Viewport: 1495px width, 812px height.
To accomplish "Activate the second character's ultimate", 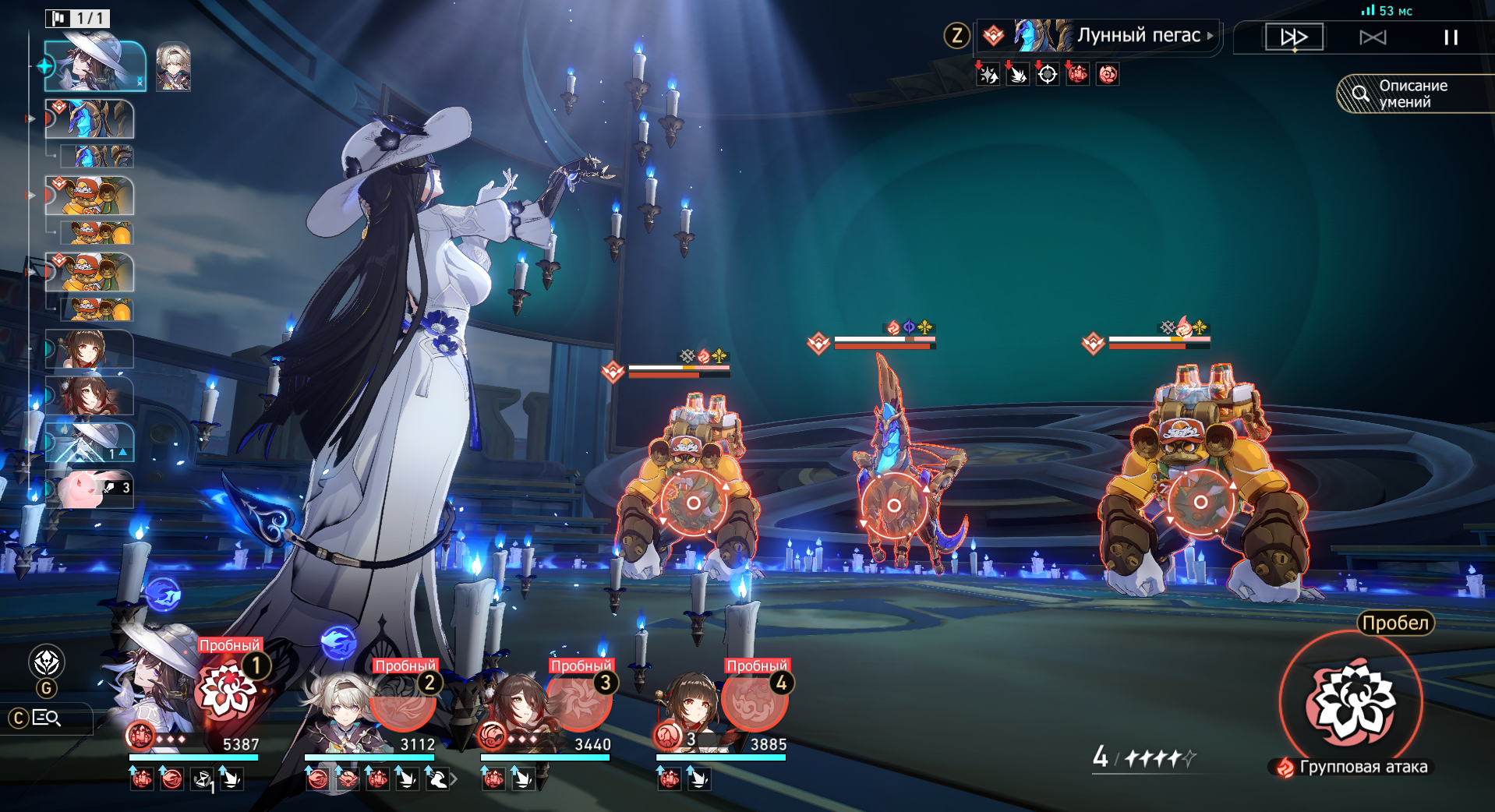I will [x=403, y=701].
